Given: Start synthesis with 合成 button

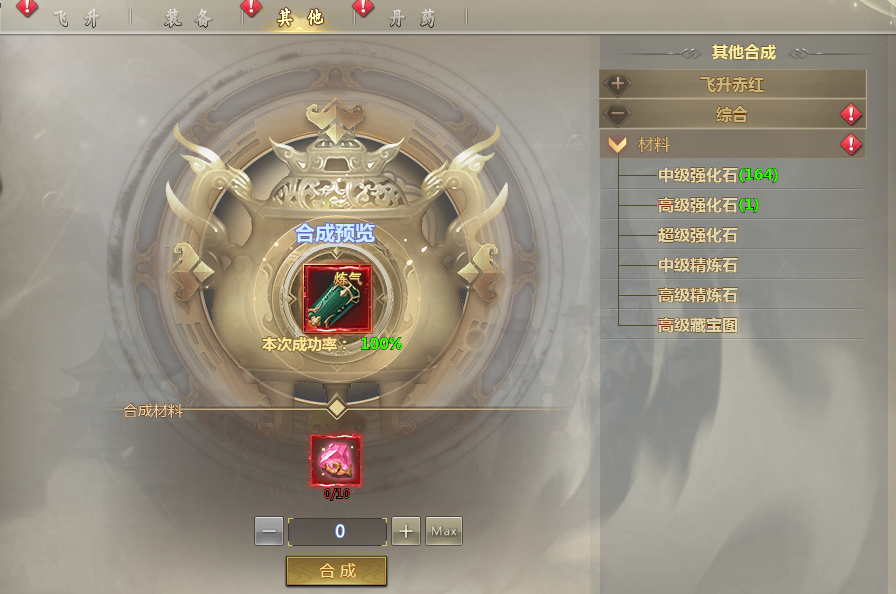Looking at the screenshot, I should (x=336, y=571).
